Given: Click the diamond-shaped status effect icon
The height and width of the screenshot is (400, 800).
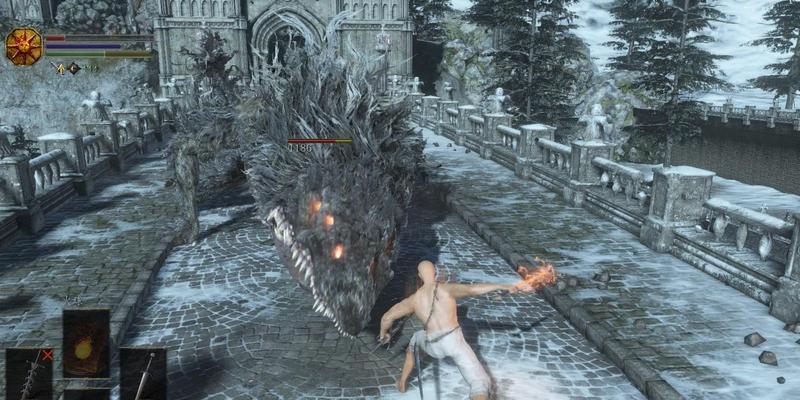Looking at the screenshot, I should (x=74, y=68).
